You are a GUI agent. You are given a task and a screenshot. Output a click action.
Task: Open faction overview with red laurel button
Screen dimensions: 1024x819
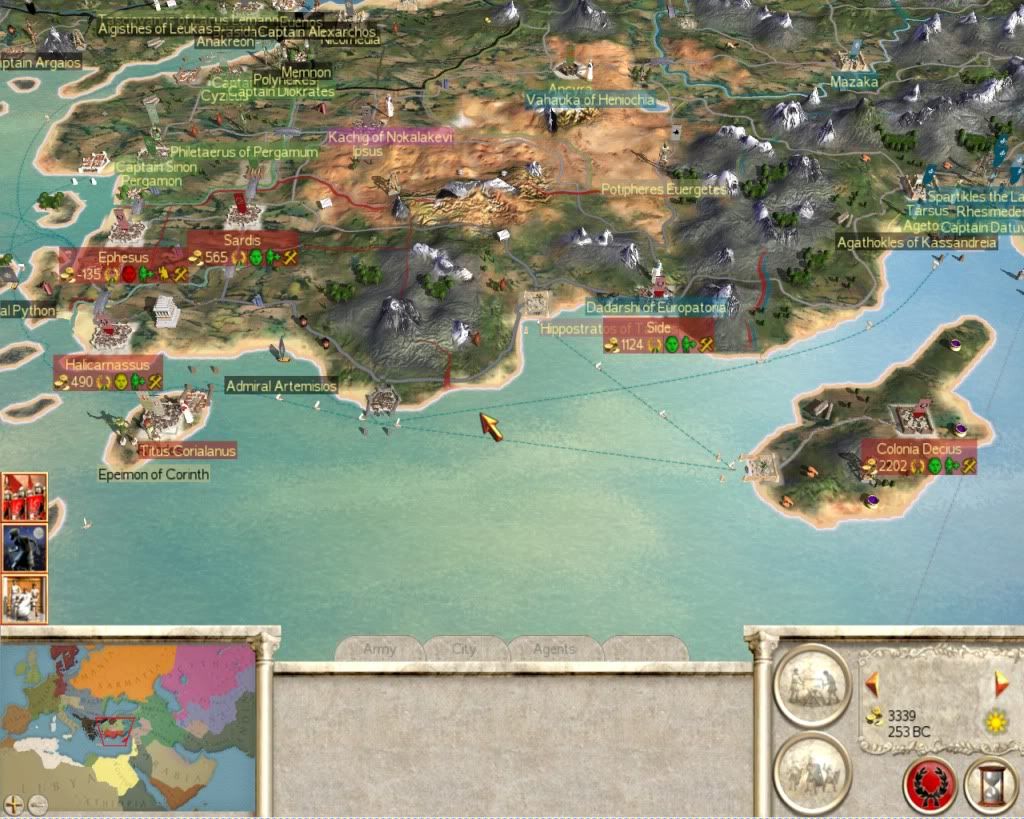(930, 786)
